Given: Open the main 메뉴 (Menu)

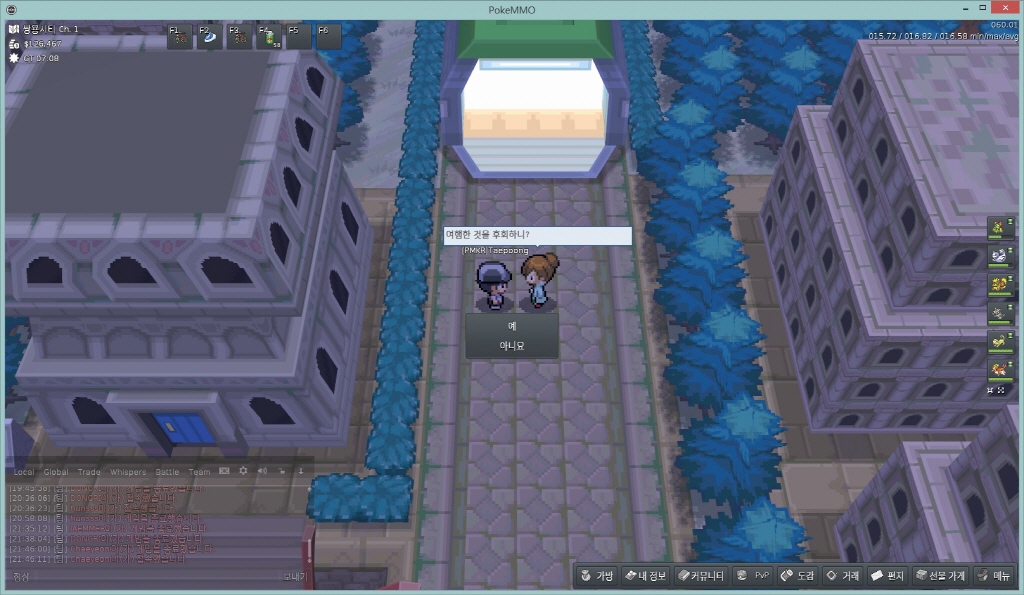Looking at the screenshot, I should (x=994, y=576).
